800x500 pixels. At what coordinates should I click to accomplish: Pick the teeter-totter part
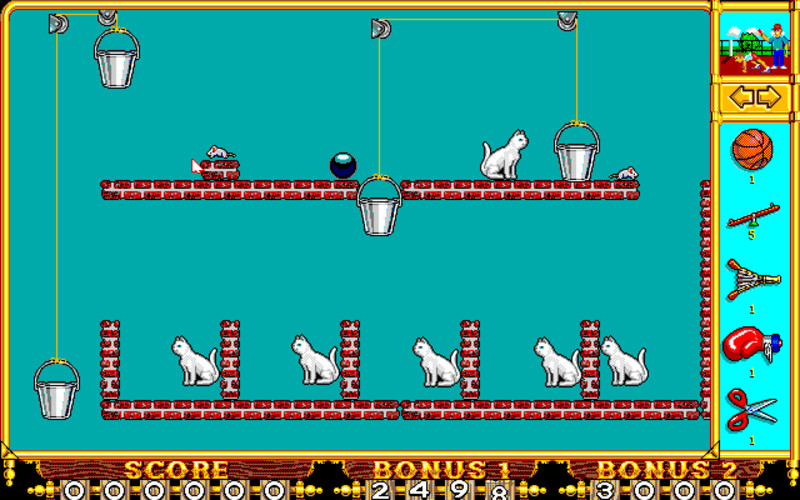(753, 215)
